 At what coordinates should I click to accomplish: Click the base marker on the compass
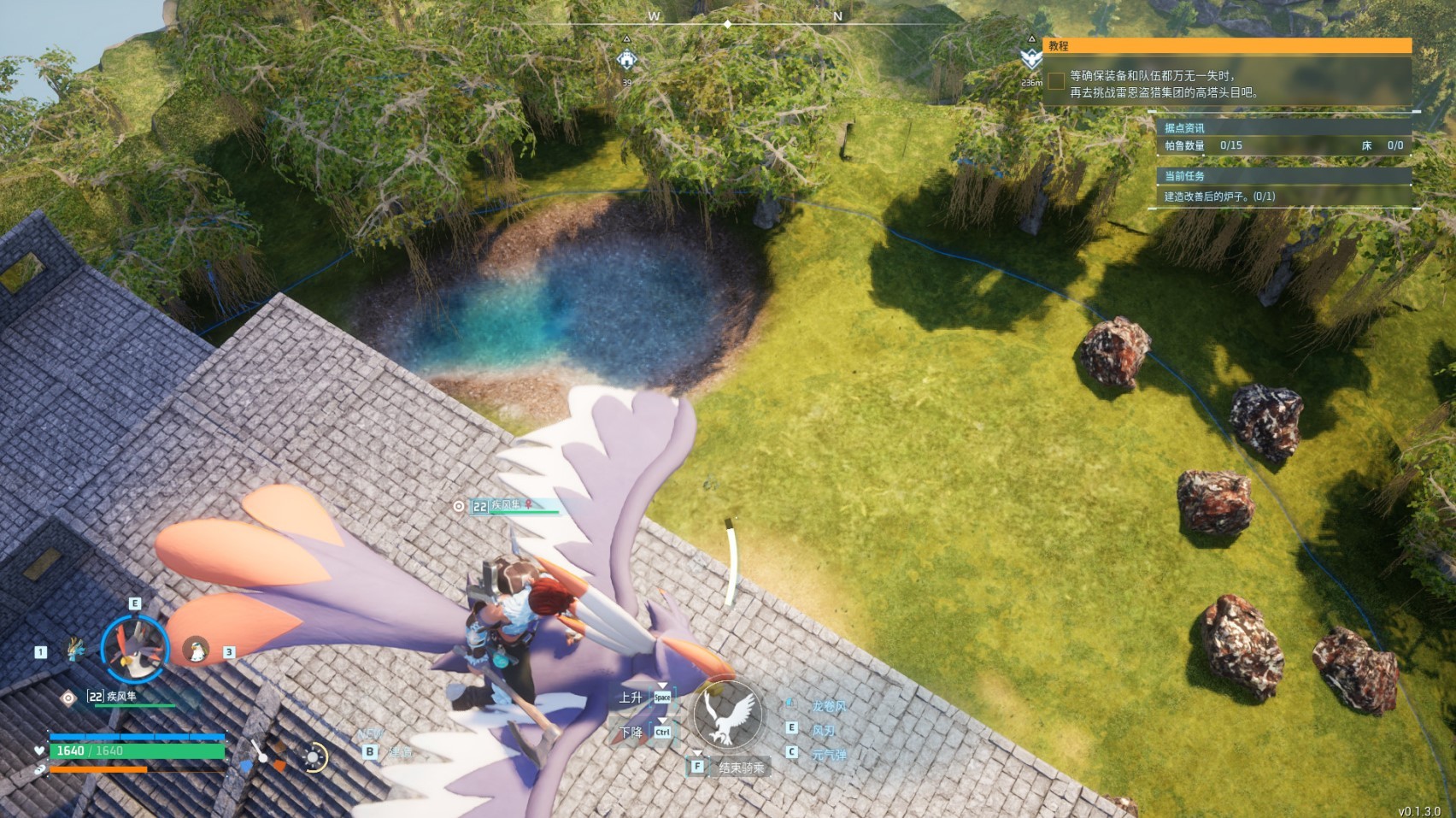pos(627,59)
